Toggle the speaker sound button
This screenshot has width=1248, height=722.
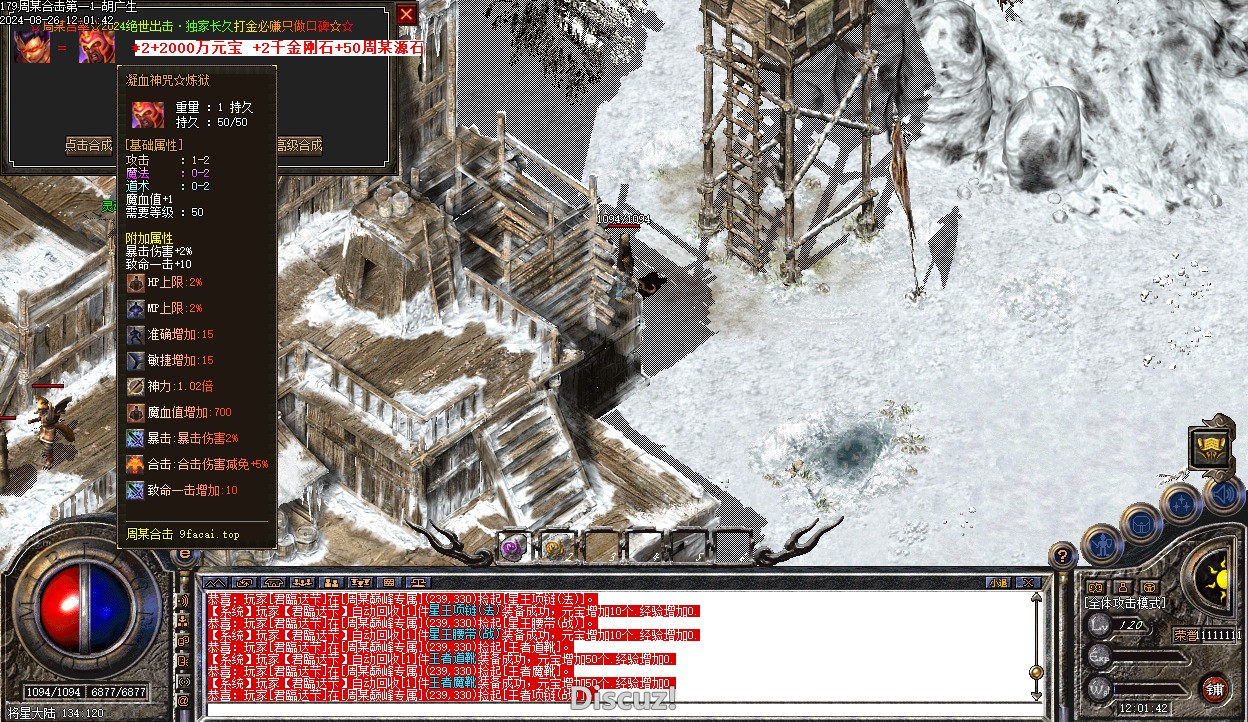click(1223, 495)
